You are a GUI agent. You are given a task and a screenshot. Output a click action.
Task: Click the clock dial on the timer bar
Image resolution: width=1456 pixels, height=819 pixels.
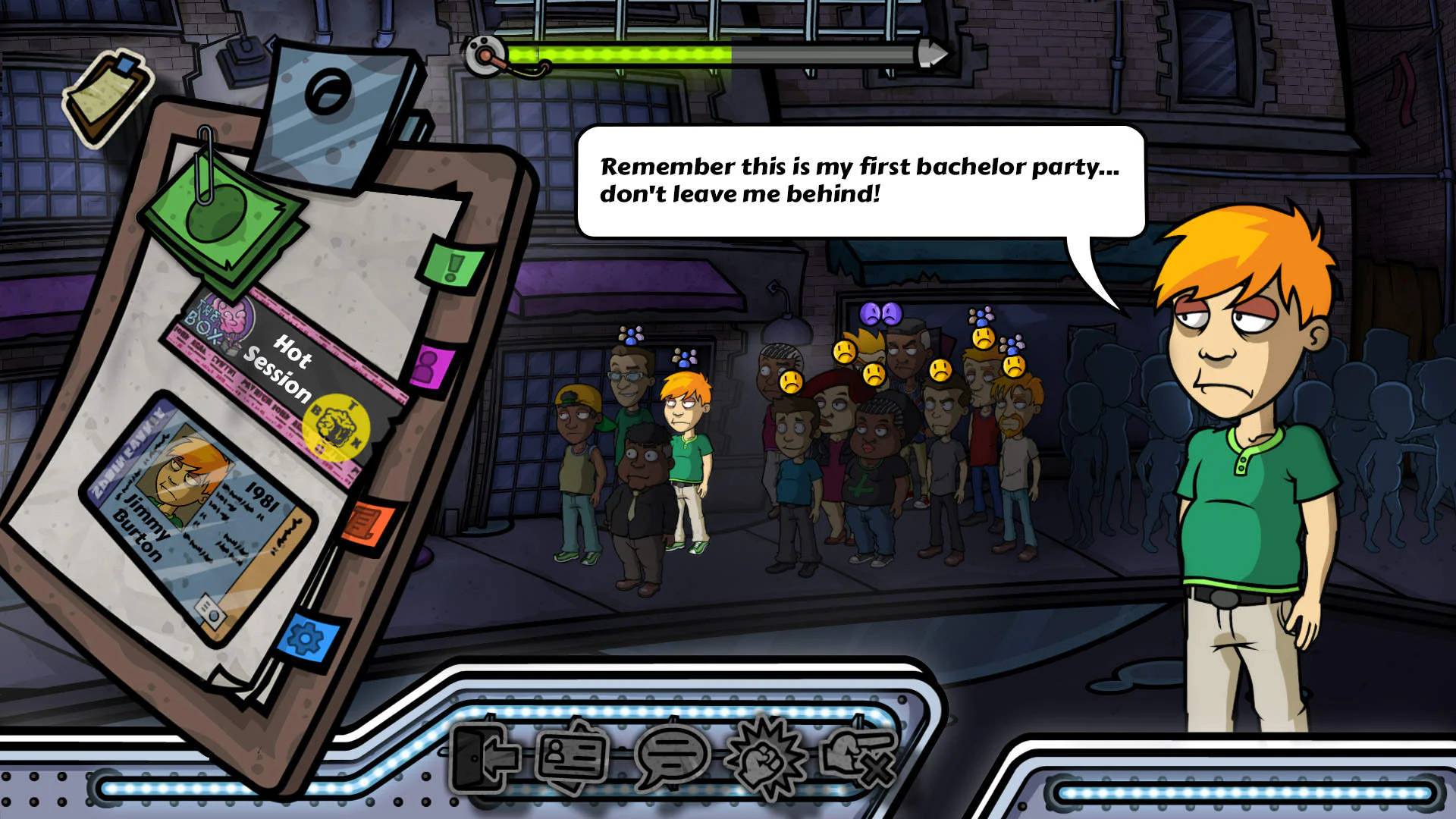[x=486, y=53]
